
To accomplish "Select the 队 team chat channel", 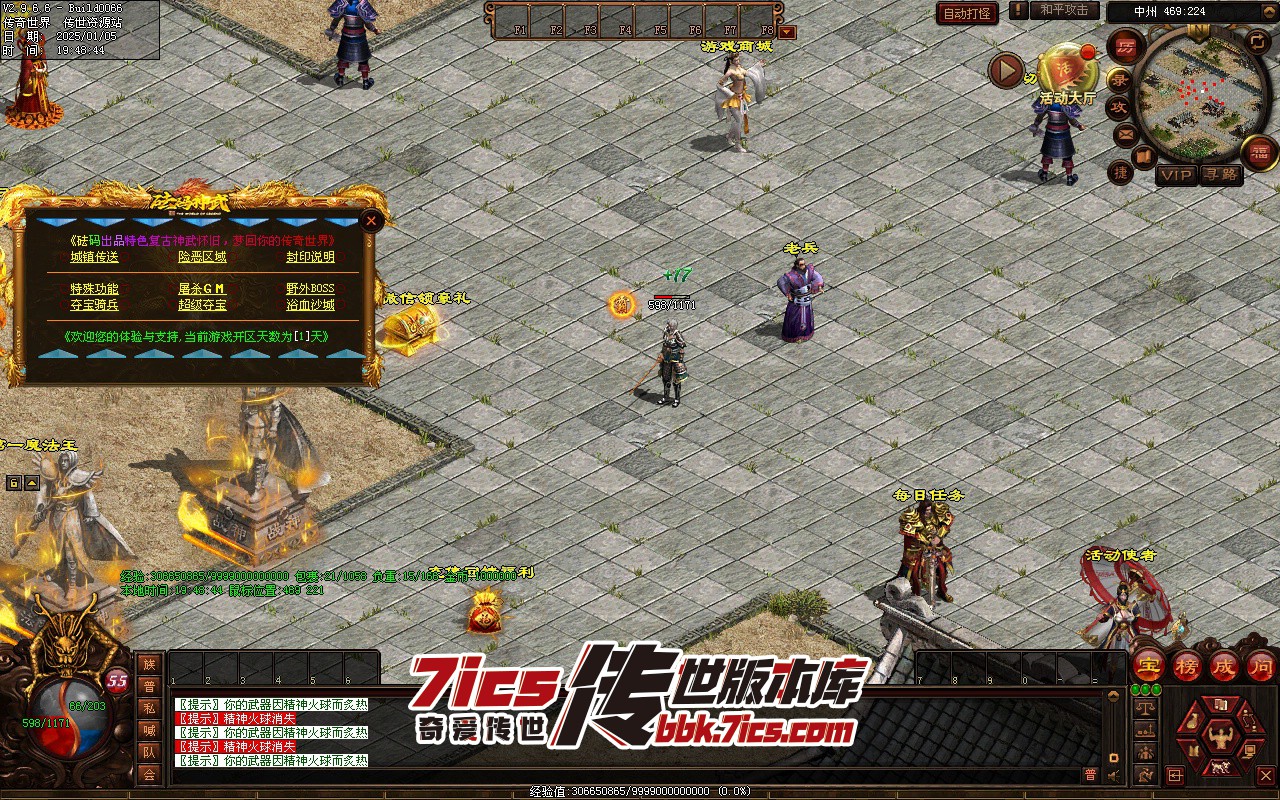I will 149,752.
